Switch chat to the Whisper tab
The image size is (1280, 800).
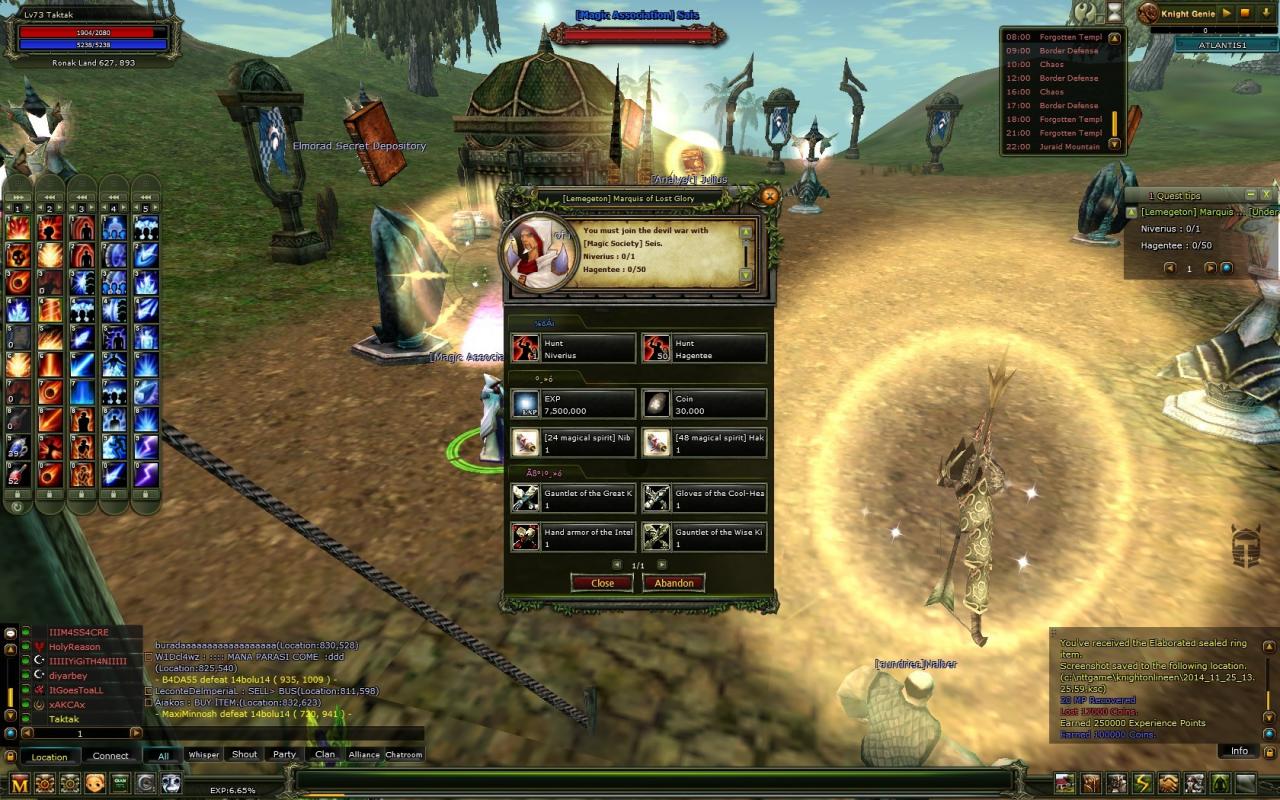(203, 755)
